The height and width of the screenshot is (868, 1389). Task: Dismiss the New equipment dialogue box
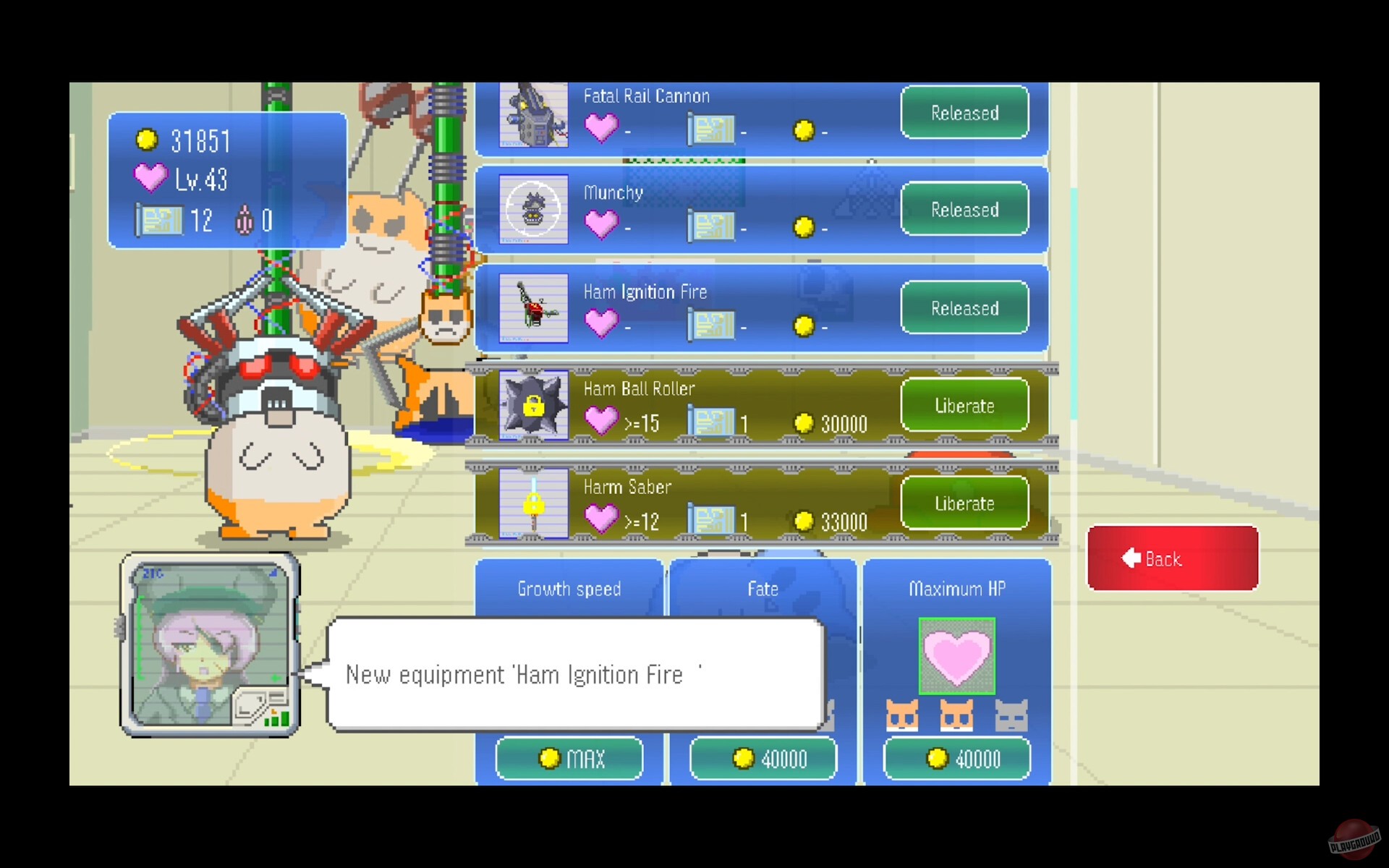pyautogui.click(x=575, y=674)
